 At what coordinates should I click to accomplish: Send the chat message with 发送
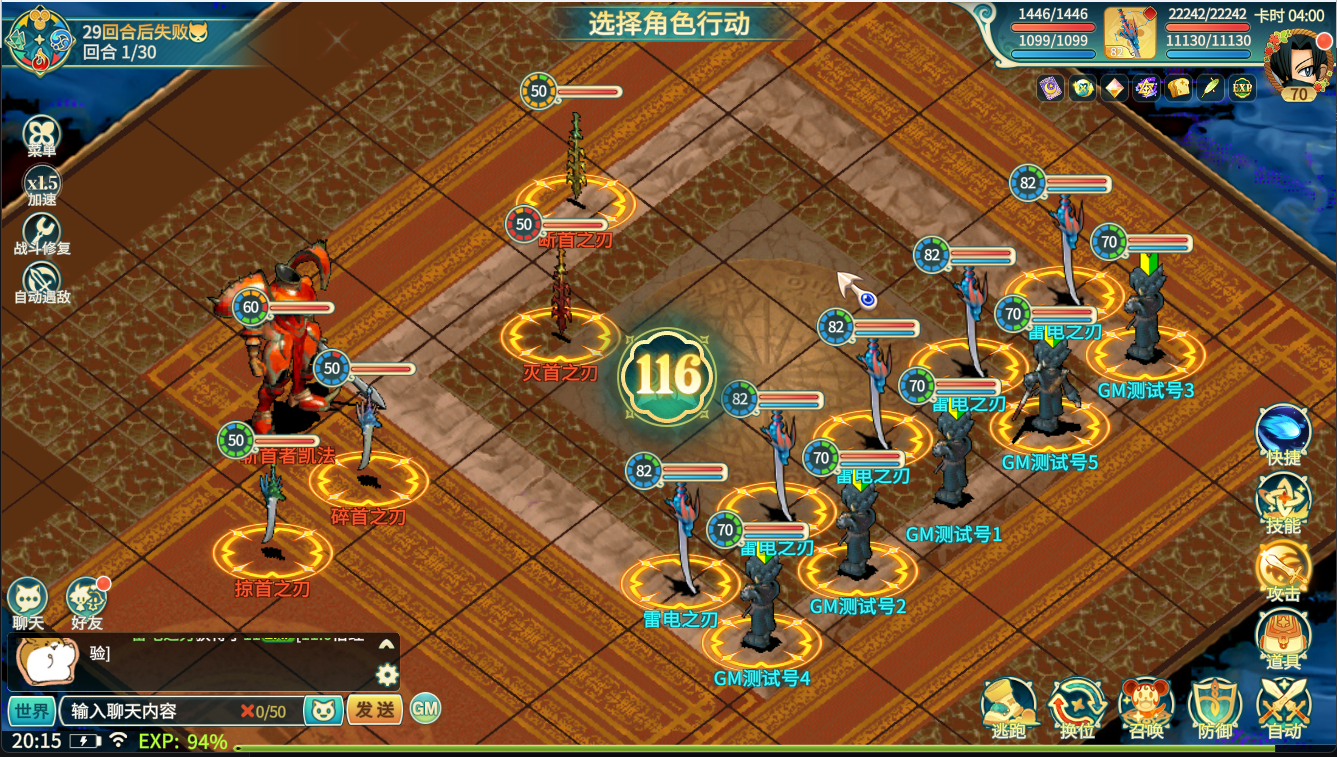(374, 710)
